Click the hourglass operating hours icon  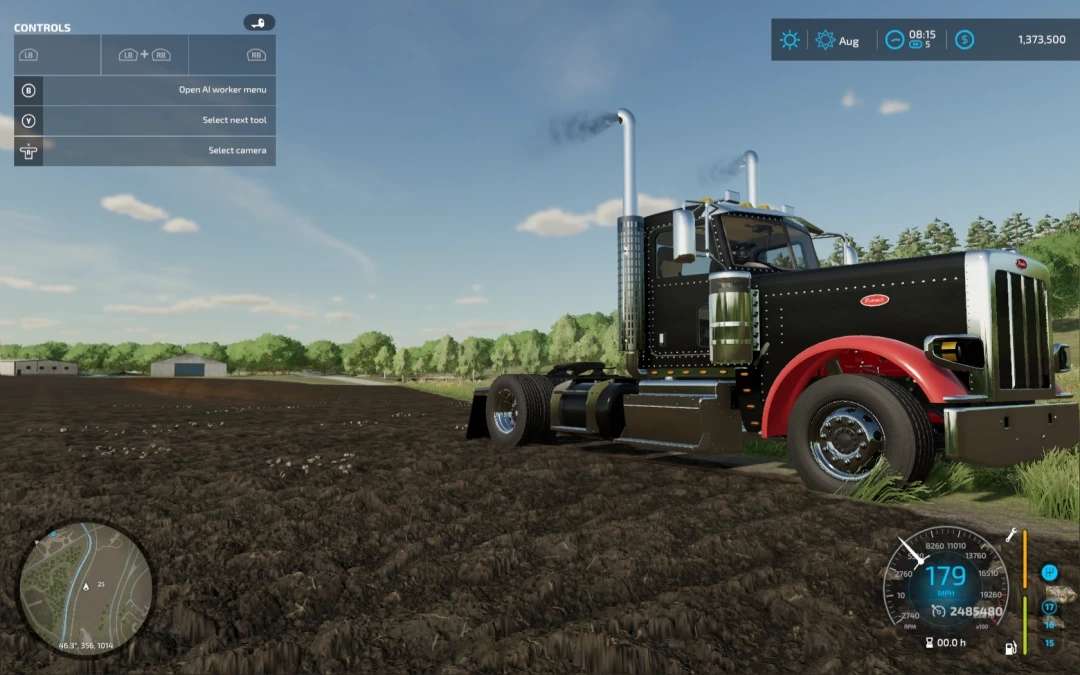click(929, 643)
